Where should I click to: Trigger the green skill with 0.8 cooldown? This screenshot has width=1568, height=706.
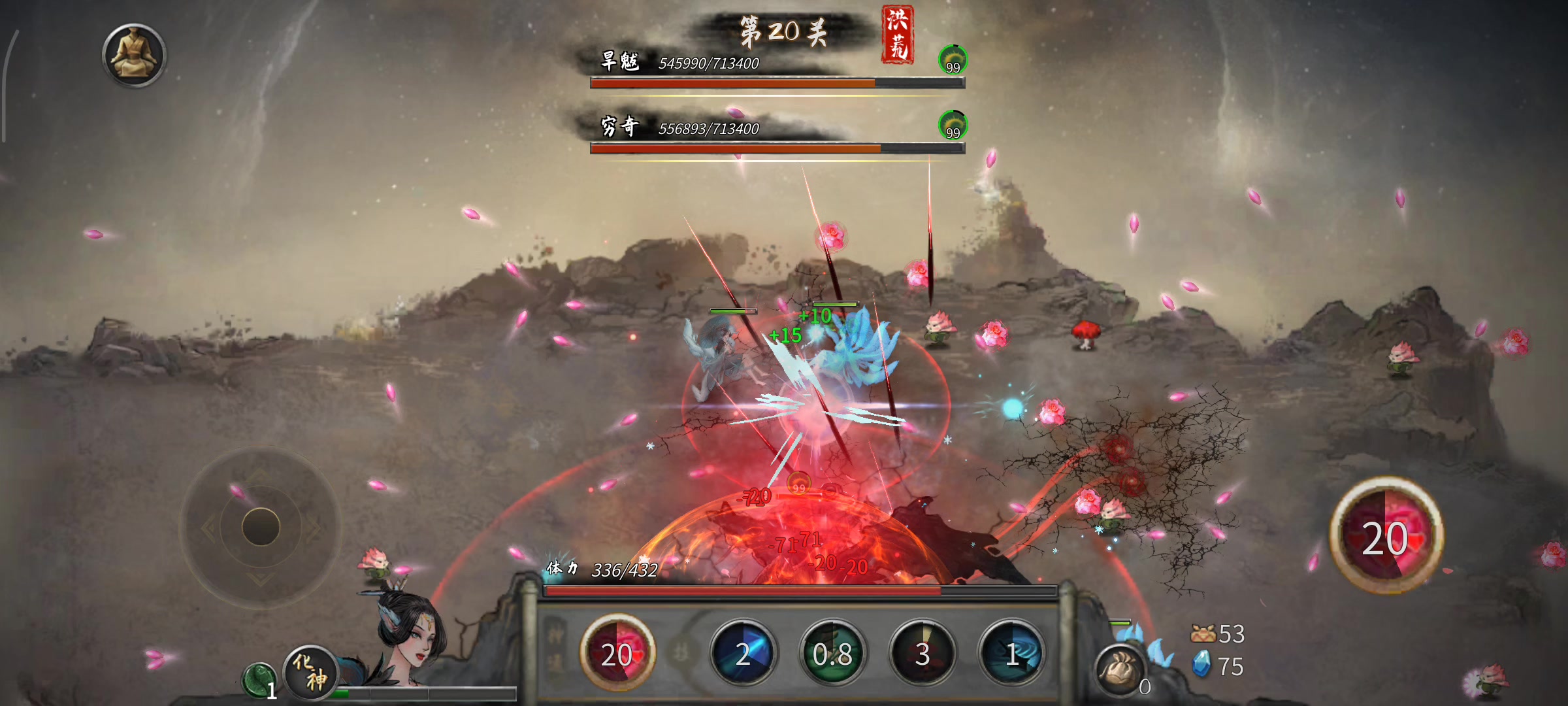pos(832,653)
